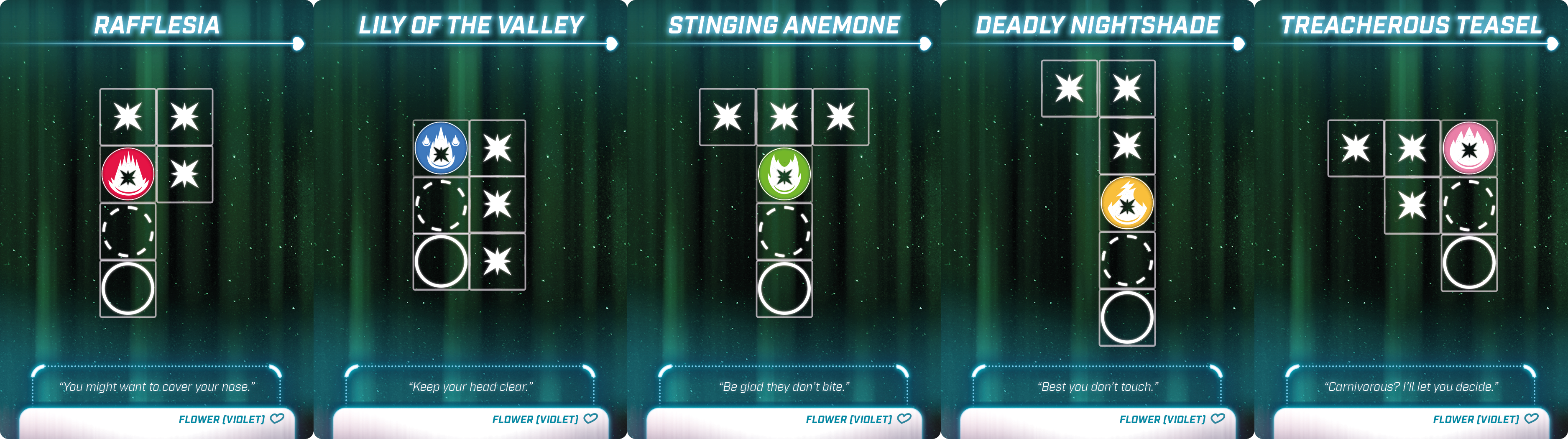Choose the Treacherous Teasel card
This screenshot has height=439, width=1568.
[x=1411, y=219]
